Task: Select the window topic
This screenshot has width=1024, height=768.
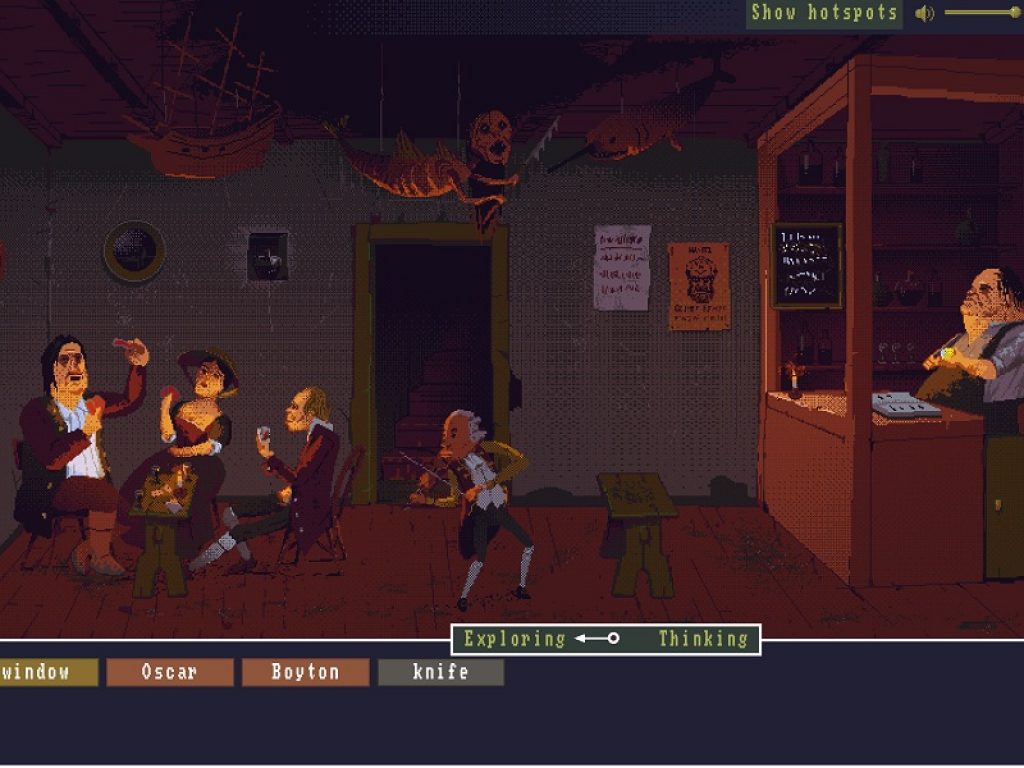Action: [x=47, y=672]
